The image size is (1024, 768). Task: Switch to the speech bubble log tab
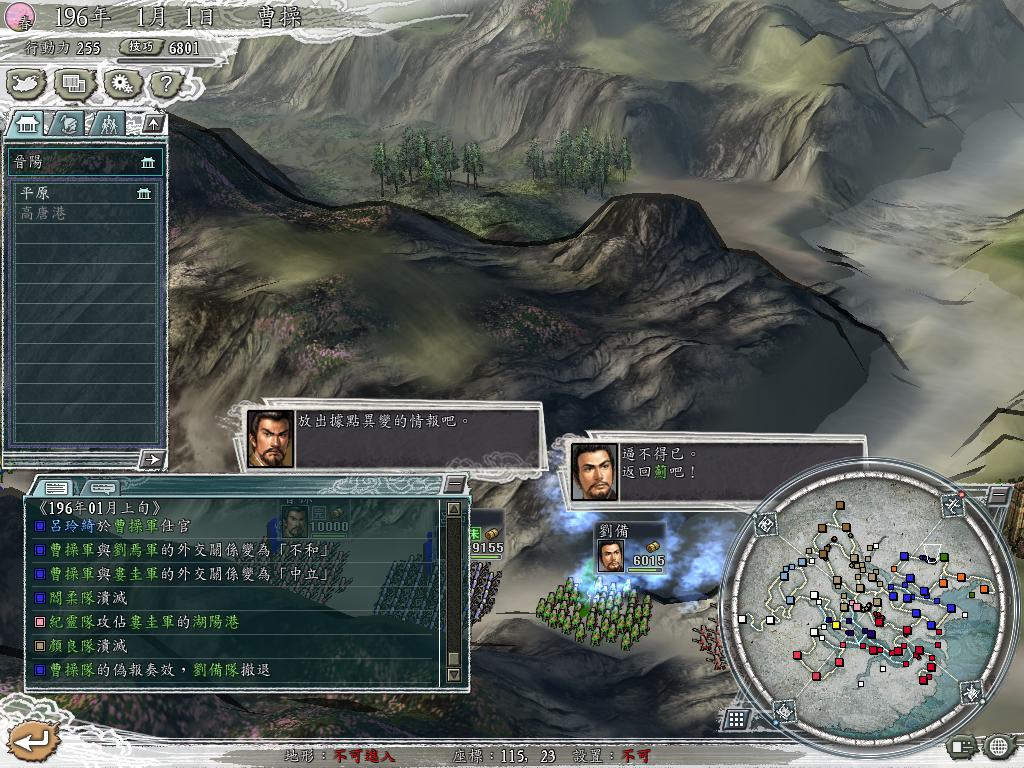click(x=102, y=487)
